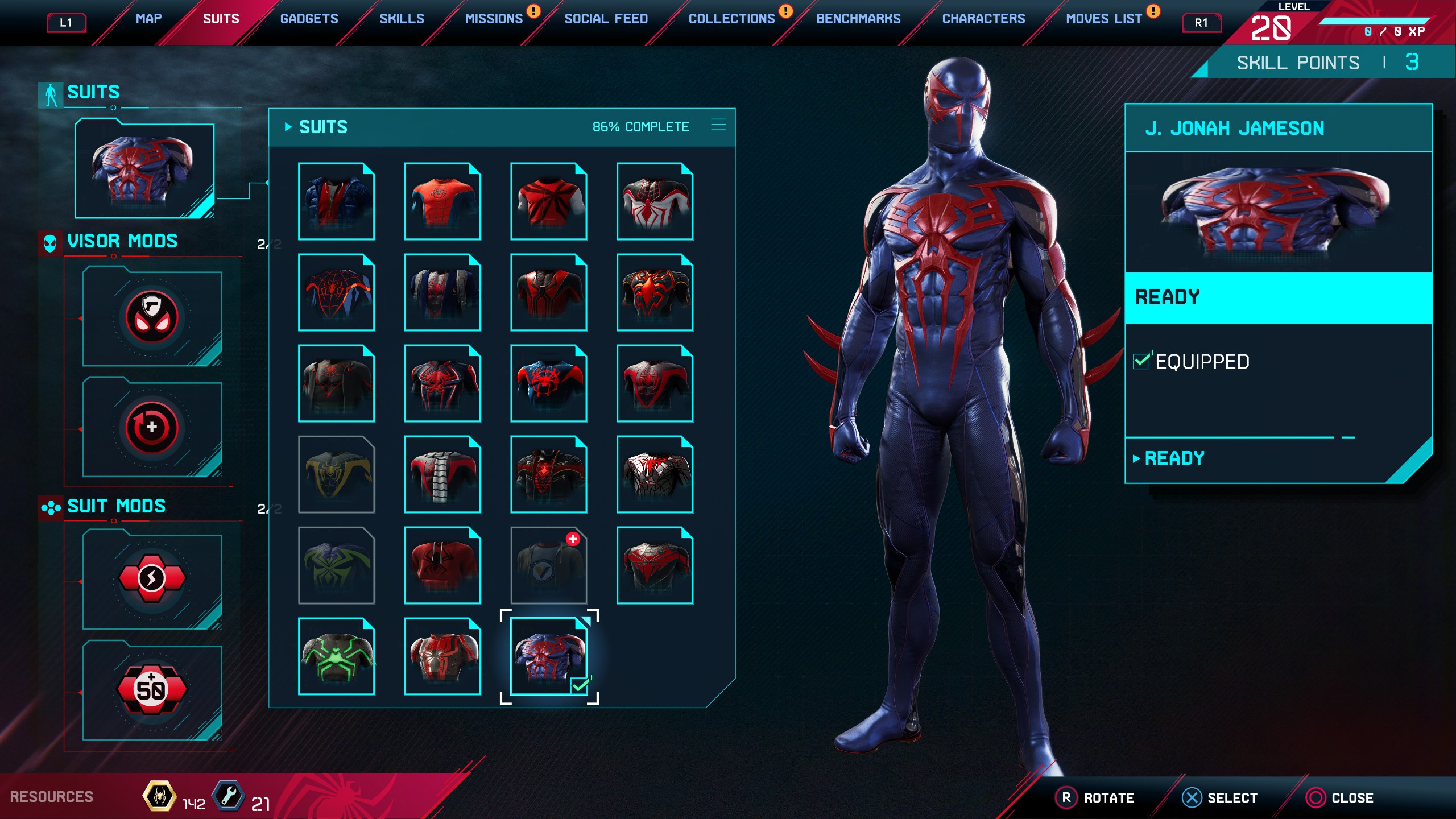Open the Gadgets menu tab
Image resolution: width=1456 pixels, height=819 pixels.
pyautogui.click(x=309, y=18)
